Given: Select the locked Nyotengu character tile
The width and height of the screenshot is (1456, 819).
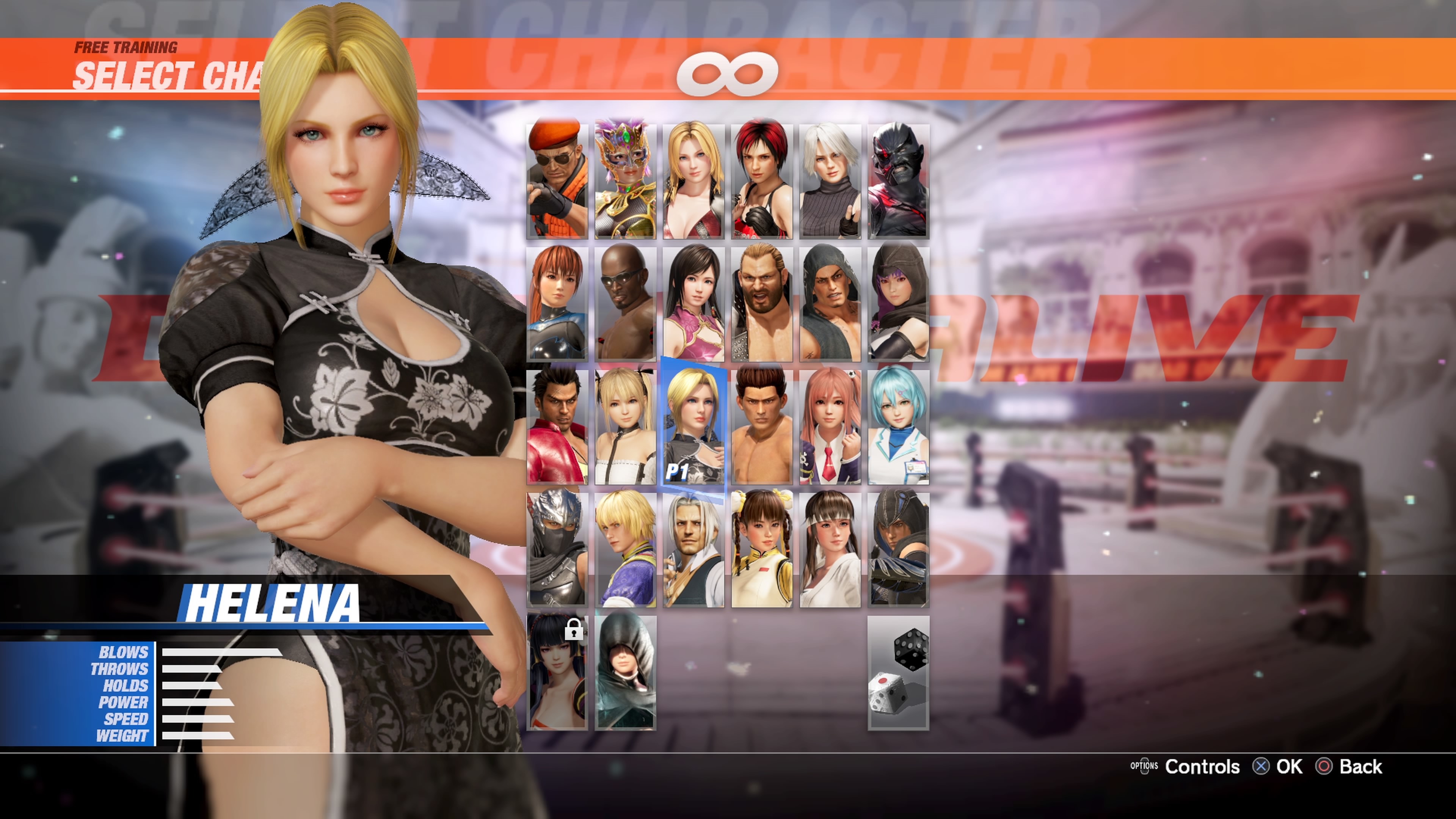Looking at the screenshot, I should point(557,673).
